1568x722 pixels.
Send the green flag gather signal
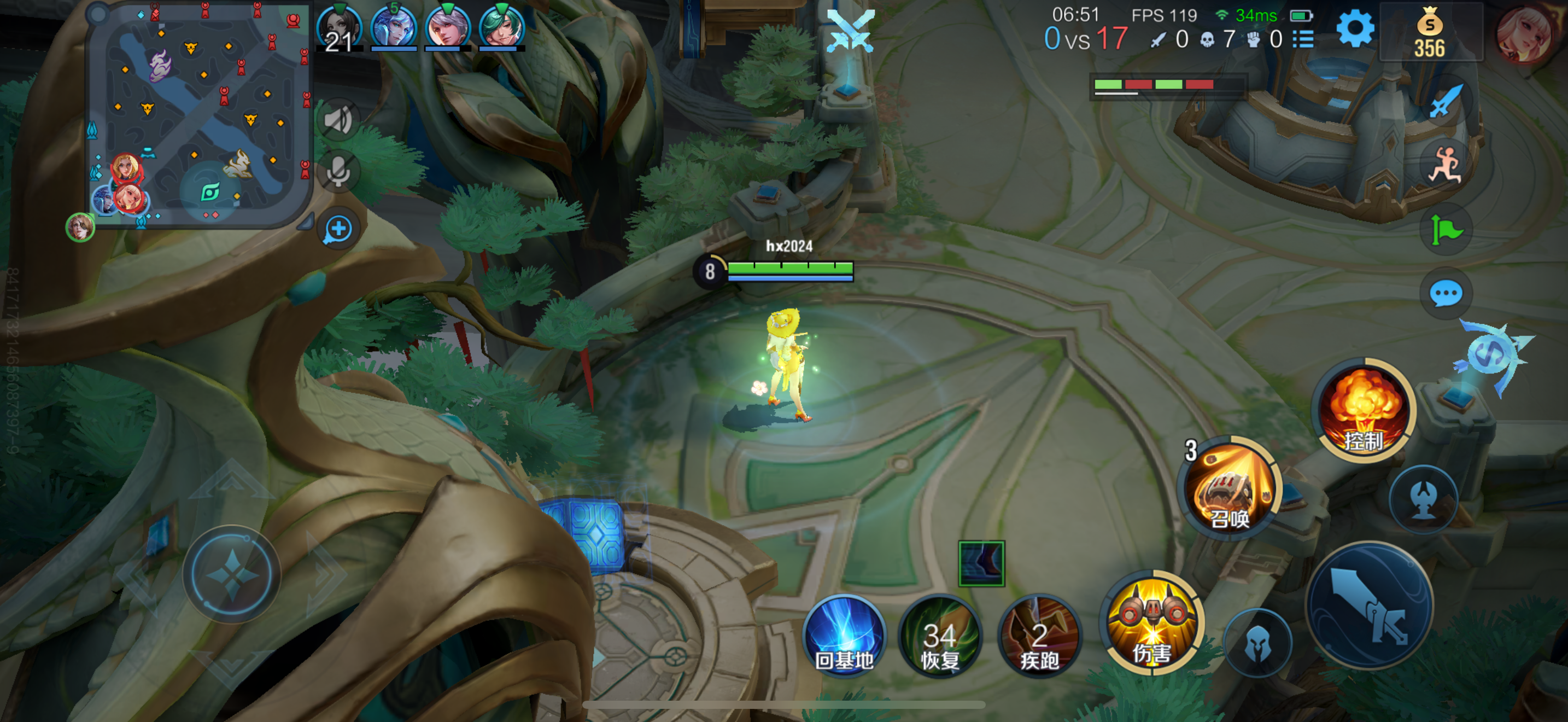pos(1445,230)
